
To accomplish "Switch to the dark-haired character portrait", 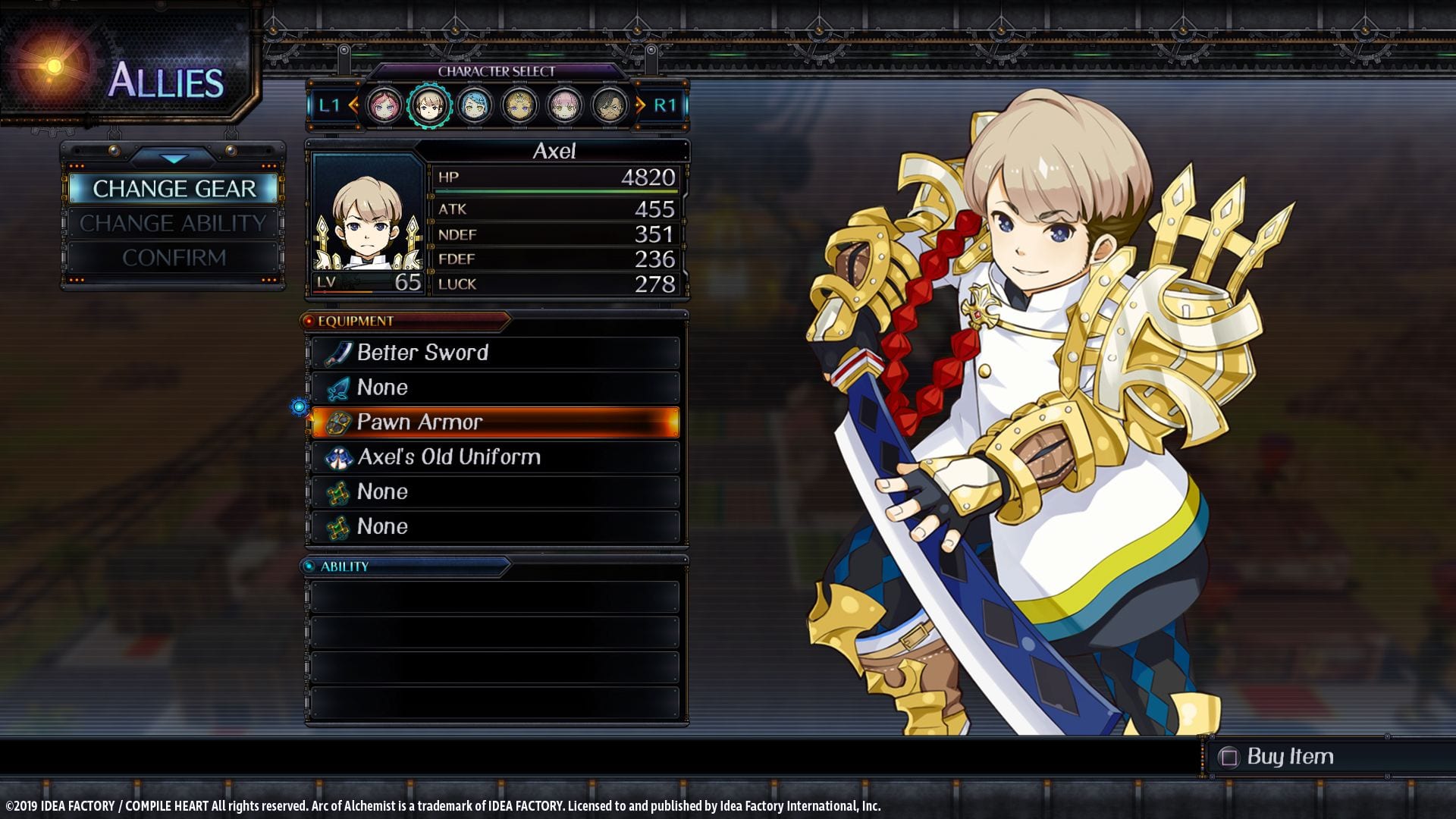I will click(610, 105).
